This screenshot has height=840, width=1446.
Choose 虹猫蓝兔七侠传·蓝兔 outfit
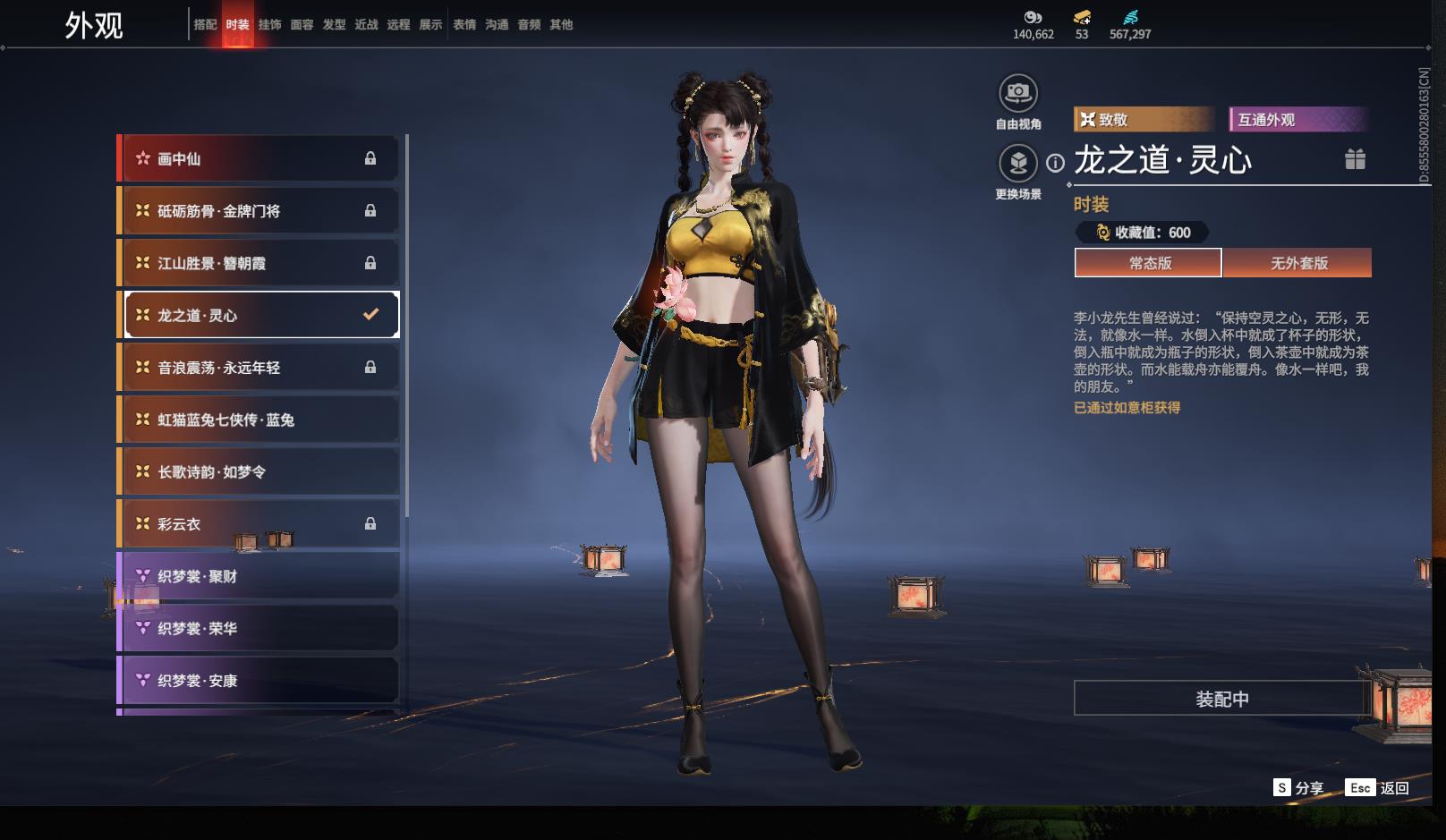(x=259, y=420)
